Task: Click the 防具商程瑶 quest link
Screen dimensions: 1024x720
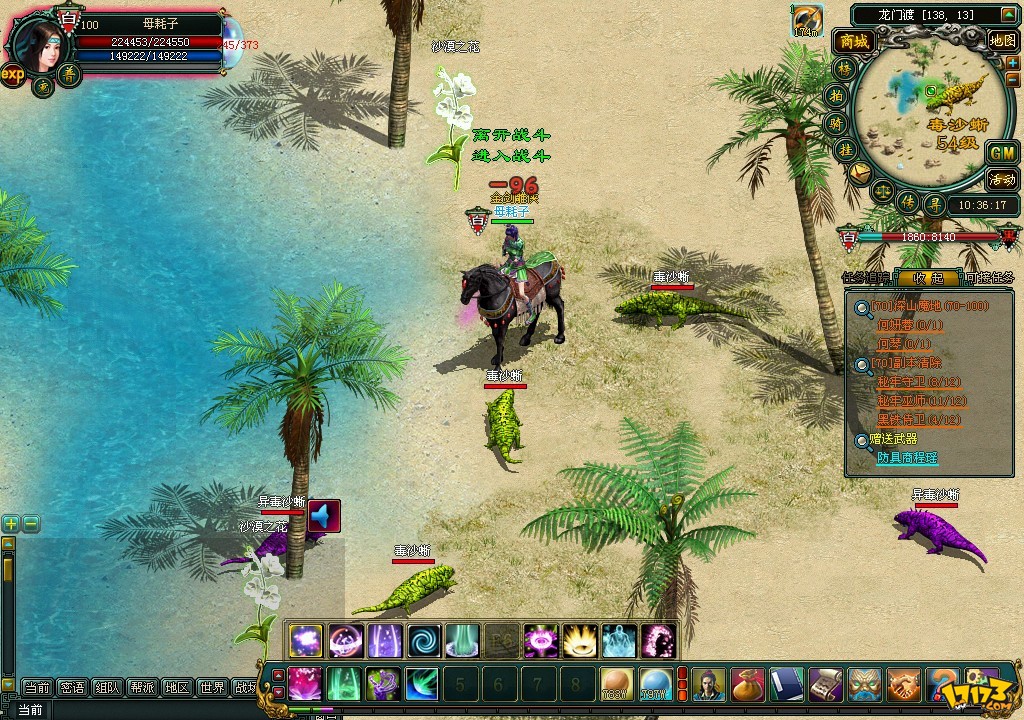Action: 907,457
